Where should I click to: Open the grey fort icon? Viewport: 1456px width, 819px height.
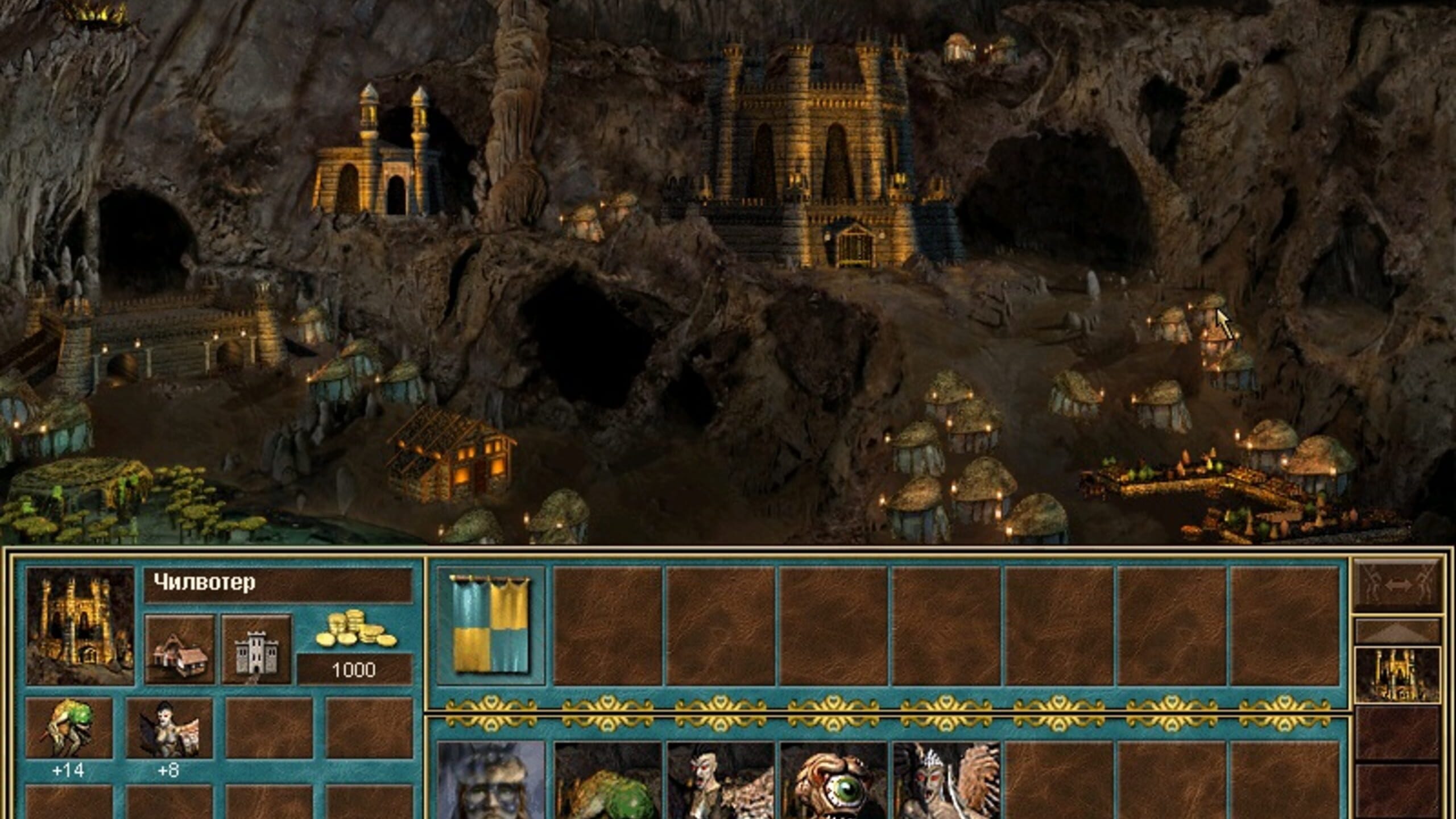[257, 649]
